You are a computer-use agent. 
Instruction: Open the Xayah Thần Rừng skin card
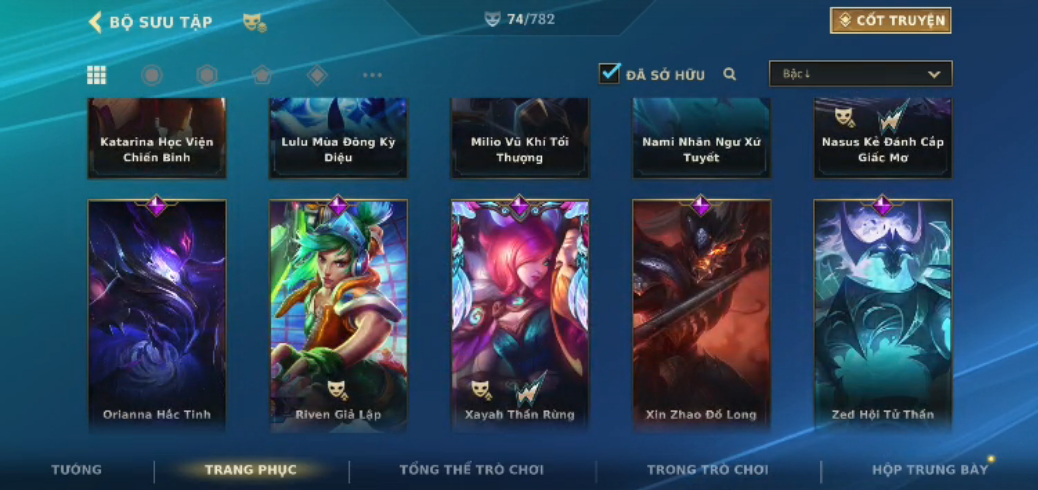(520, 315)
